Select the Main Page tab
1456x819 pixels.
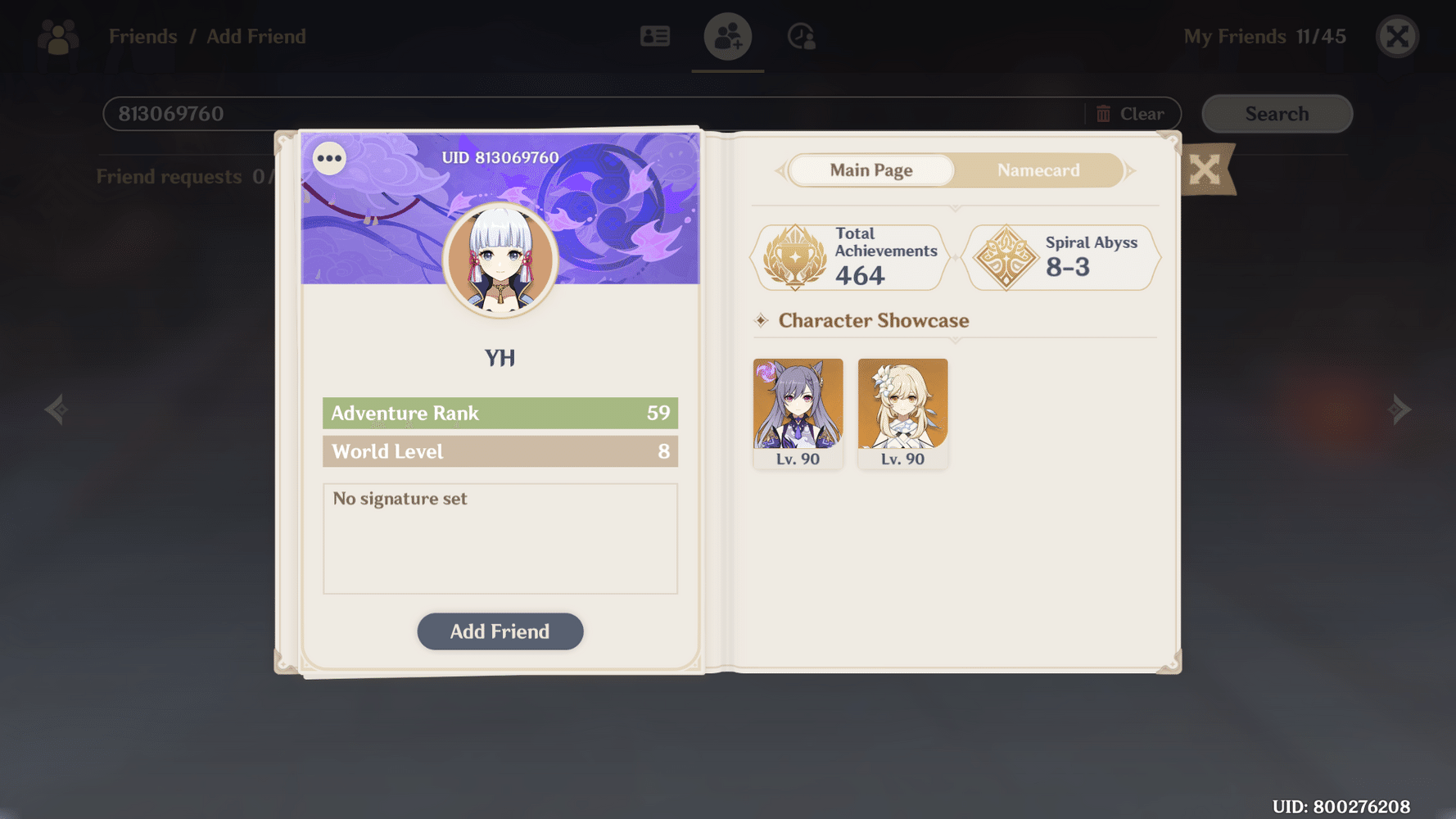[x=870, y=170]
